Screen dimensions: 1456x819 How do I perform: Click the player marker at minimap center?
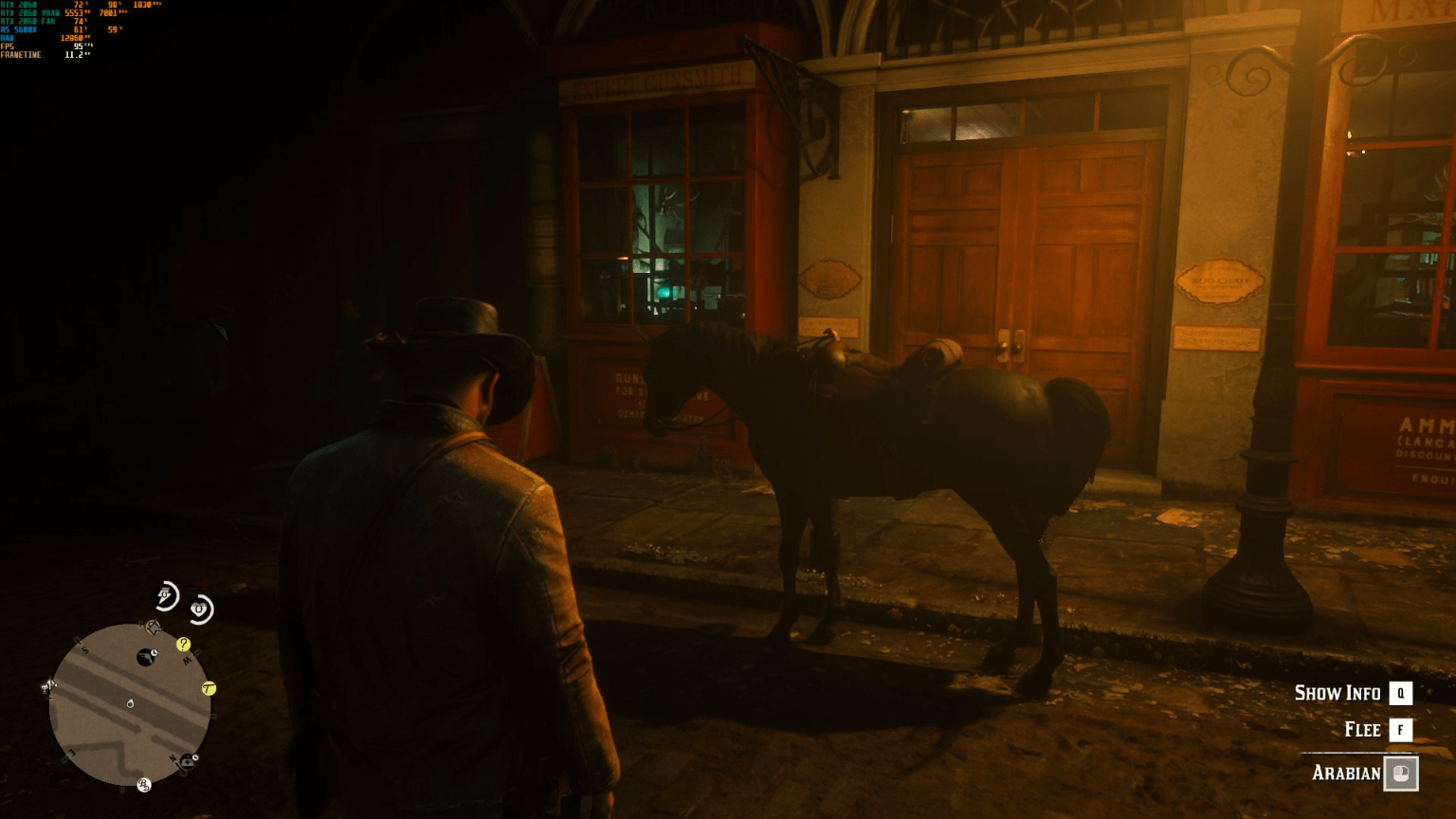coord(129,703)
